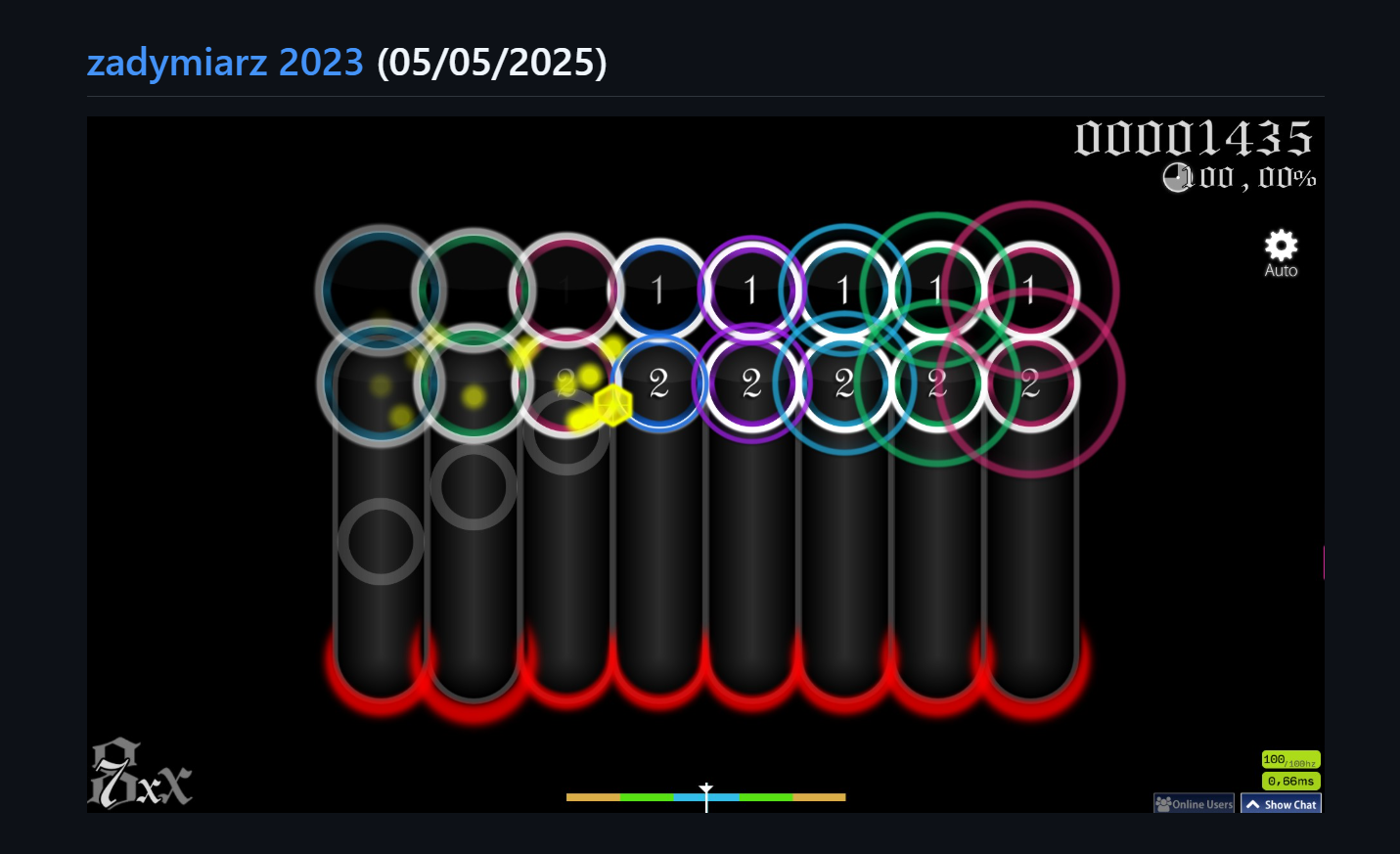The height and width of the screenshot is (854, 1400).
Task: Click the colored timing distribution bar
Action: [705, 797]
